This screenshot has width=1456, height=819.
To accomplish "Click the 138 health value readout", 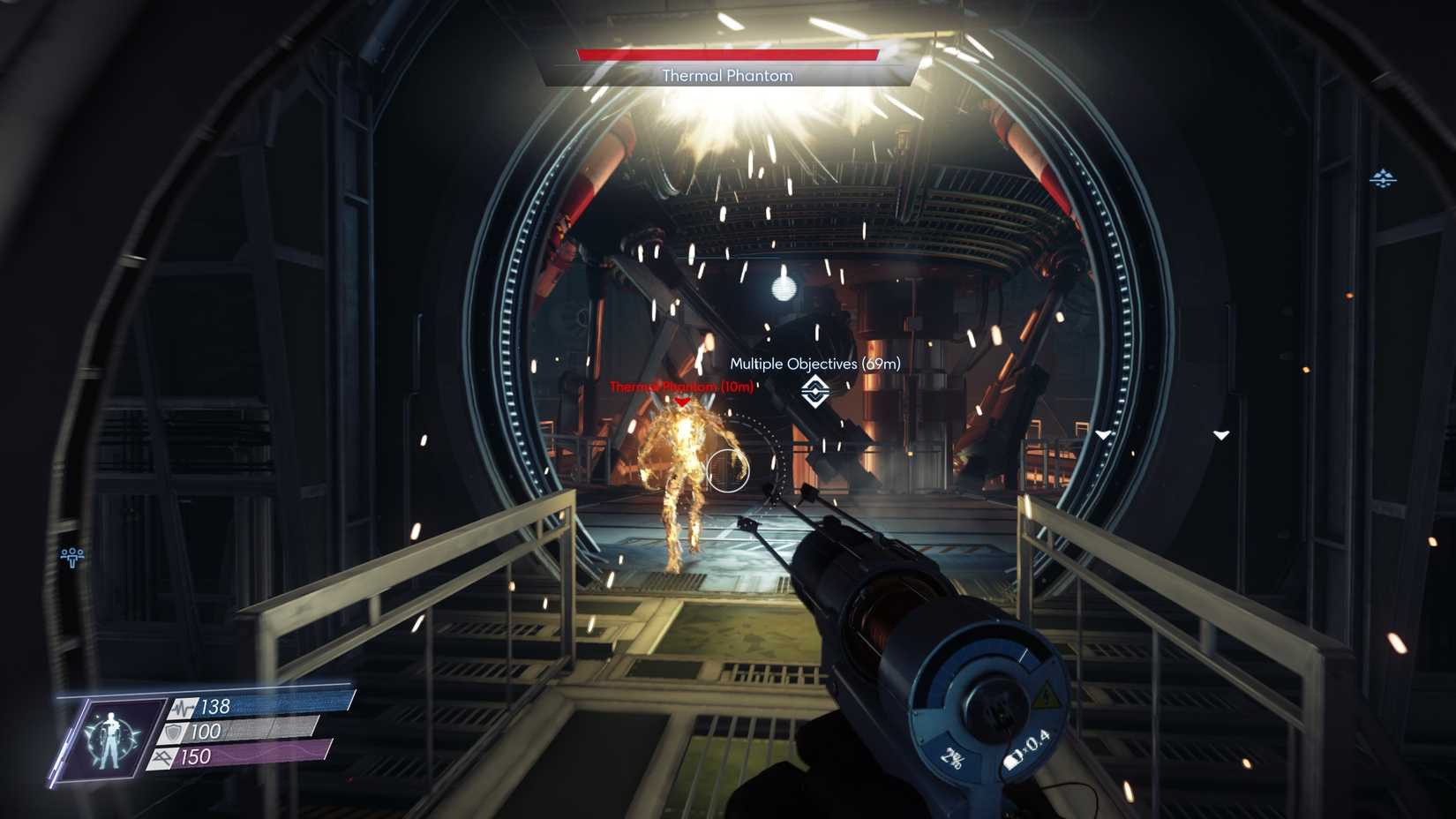I will point(214,706).
